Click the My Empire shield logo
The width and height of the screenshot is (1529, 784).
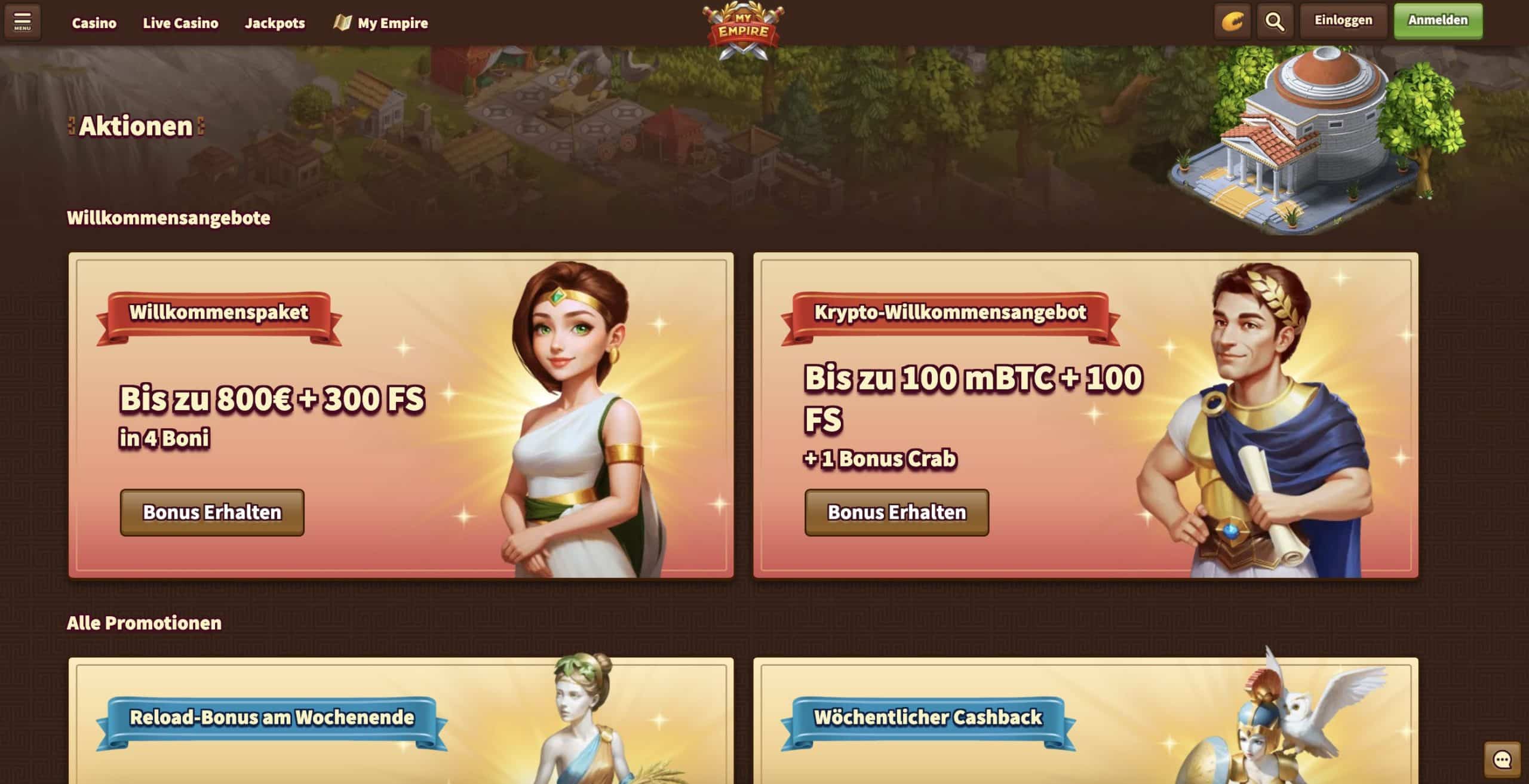pos(743,30)
